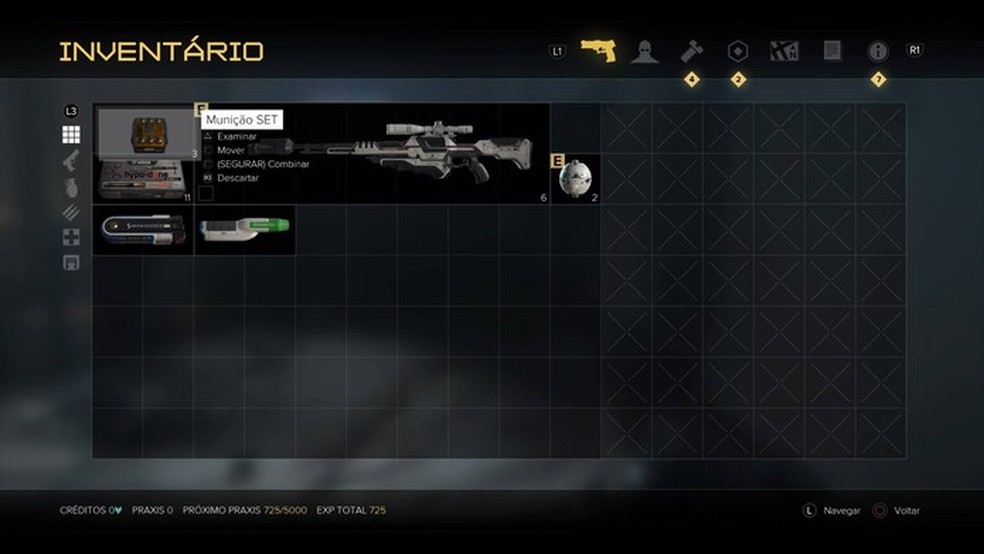
Task: Switch to the pistol inventory tab
Action: click(x=598, y=50)
